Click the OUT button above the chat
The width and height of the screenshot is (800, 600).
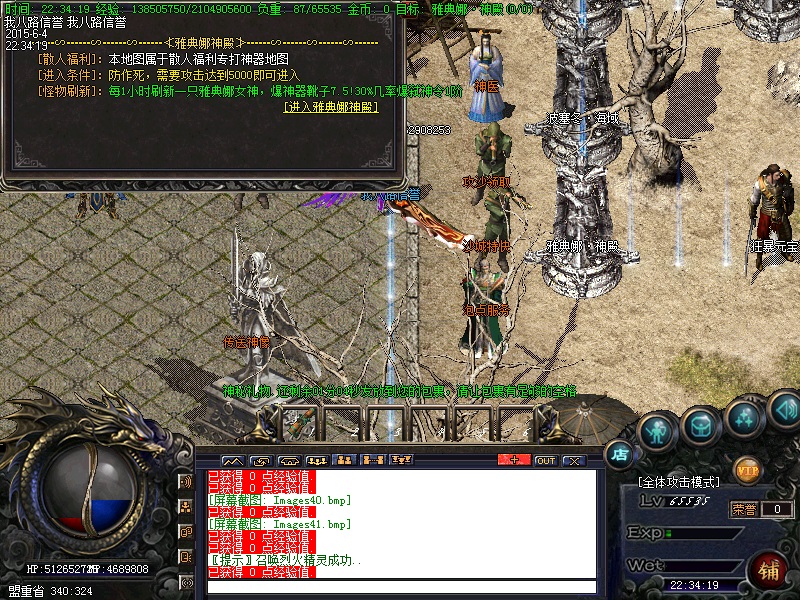(x=545, y=460)
